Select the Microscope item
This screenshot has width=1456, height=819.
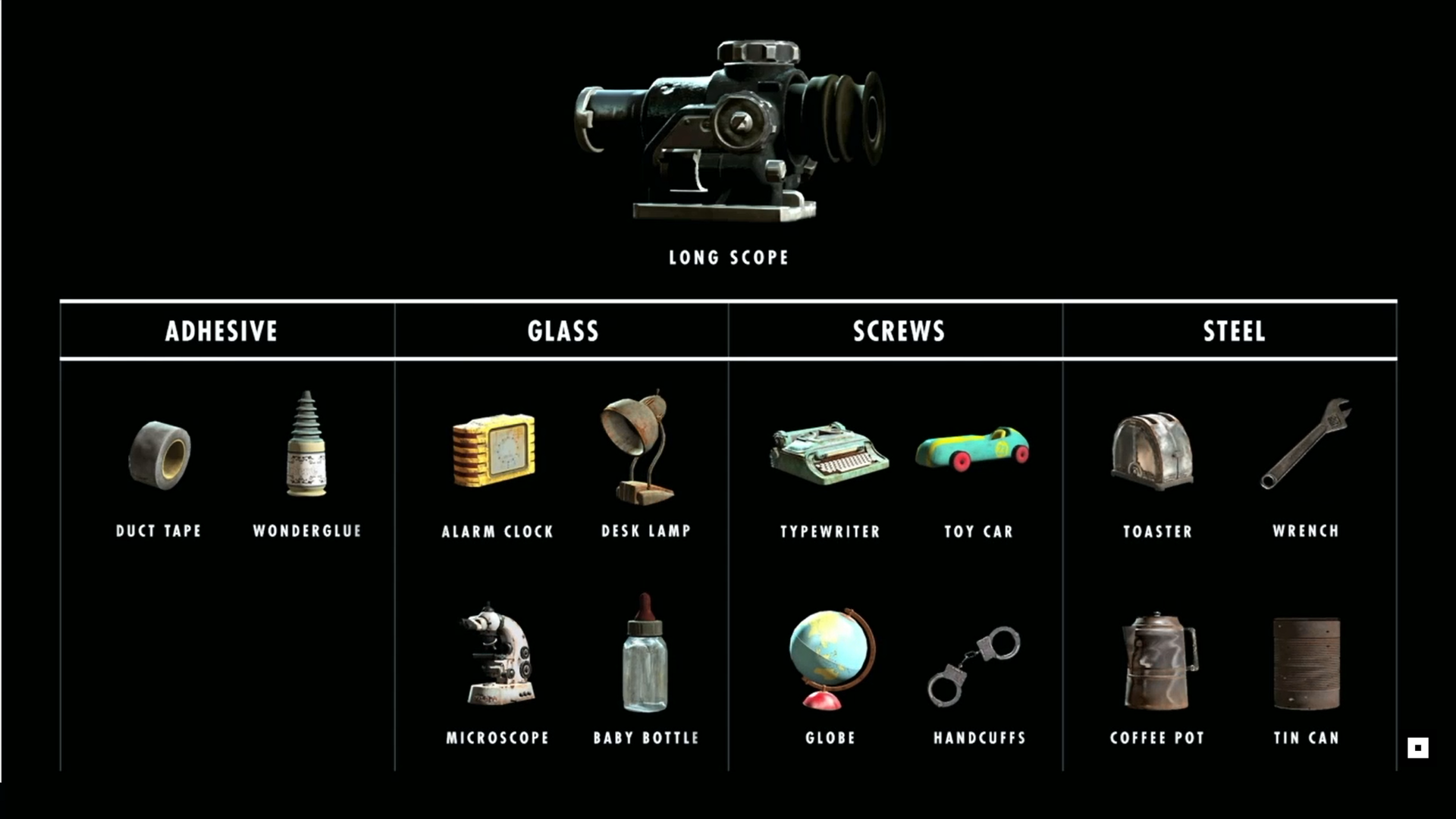[x=497, y=655]
